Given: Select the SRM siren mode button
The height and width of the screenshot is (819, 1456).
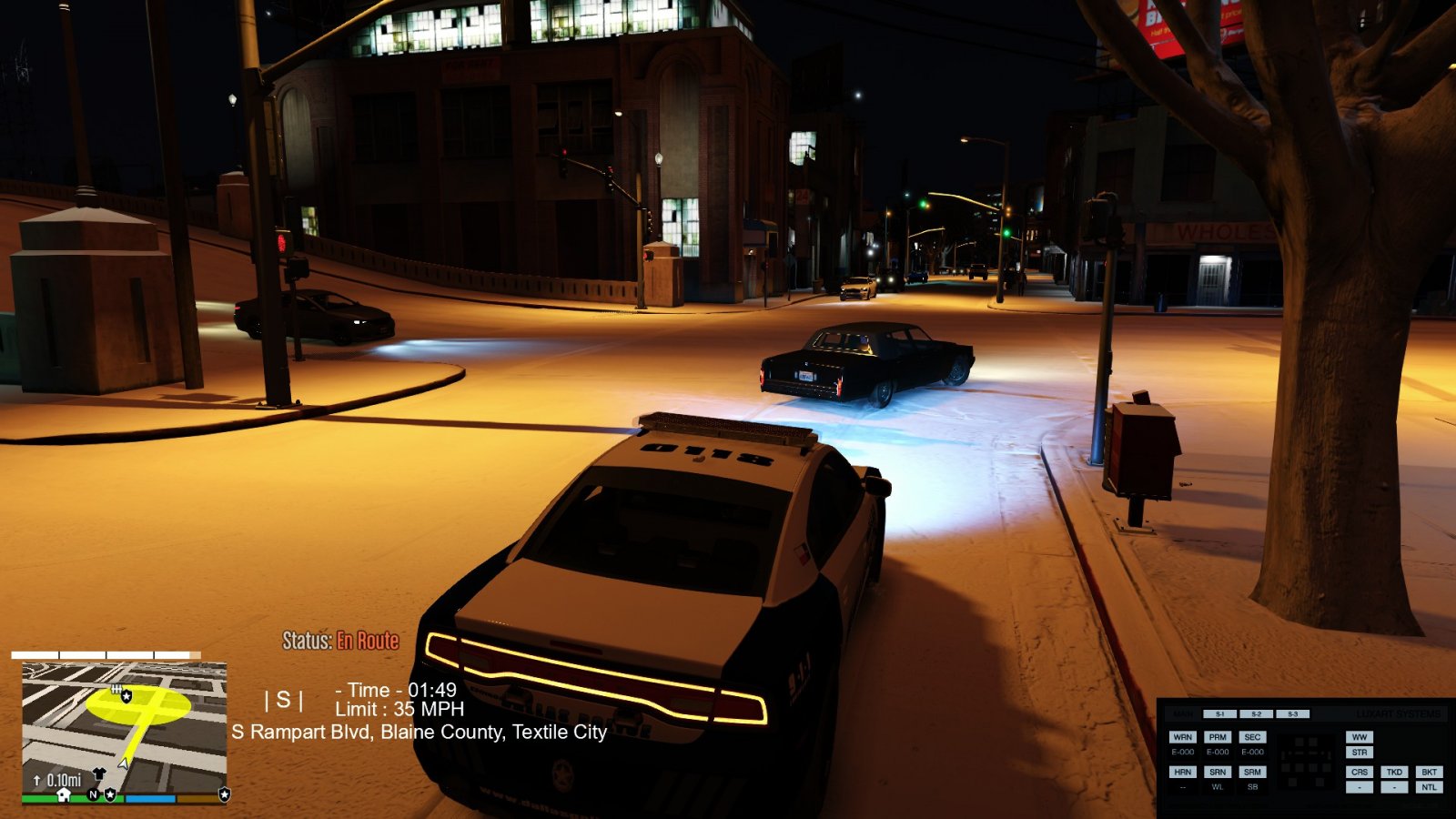Looking at the screenshot, I should (x=1252, y=772).
